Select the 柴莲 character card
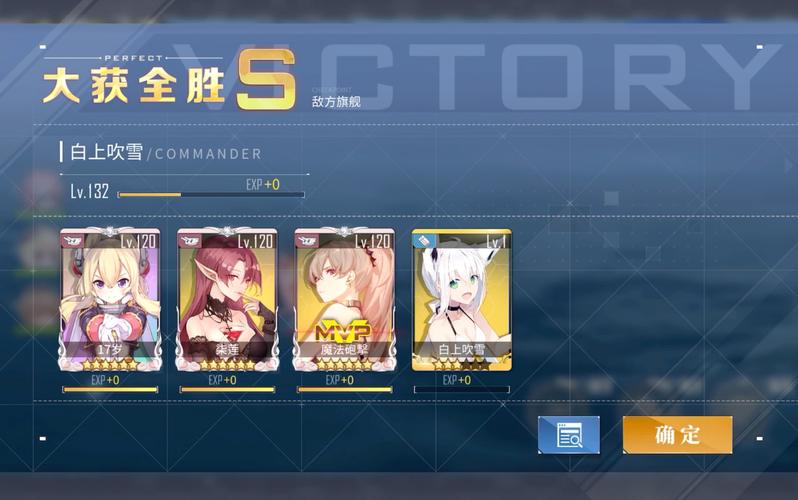The image size is (798, 500). click(227, 300)
